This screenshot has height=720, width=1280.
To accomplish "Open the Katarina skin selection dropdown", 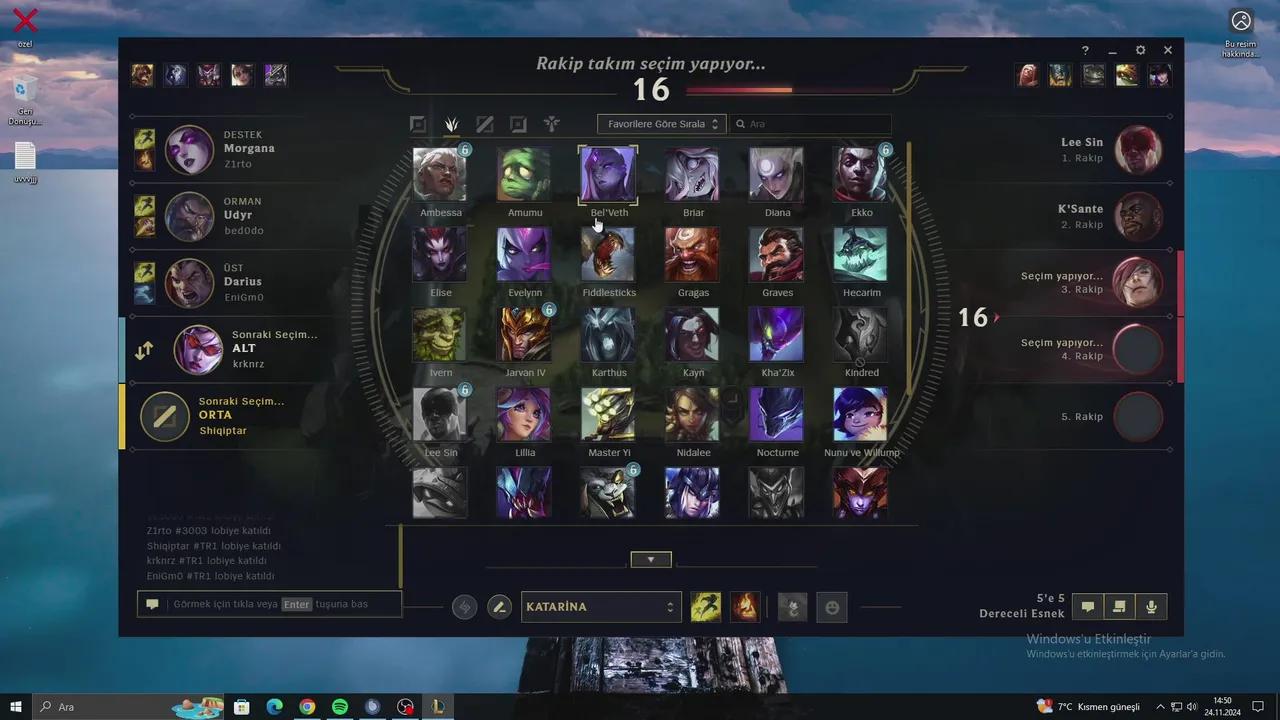I will pos(600,606).
